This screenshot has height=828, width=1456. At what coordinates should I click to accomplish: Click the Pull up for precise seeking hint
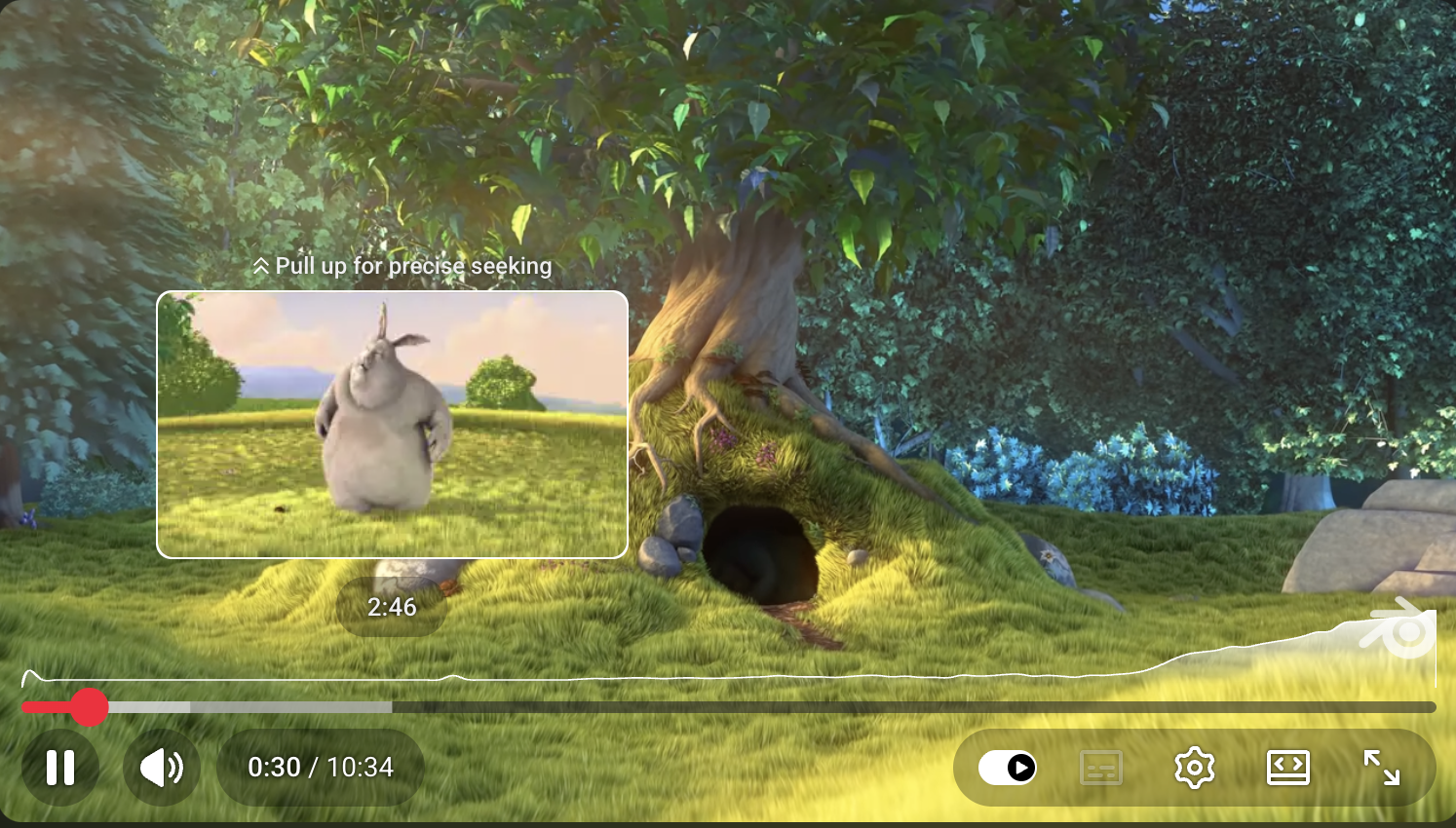coord(403,265)
